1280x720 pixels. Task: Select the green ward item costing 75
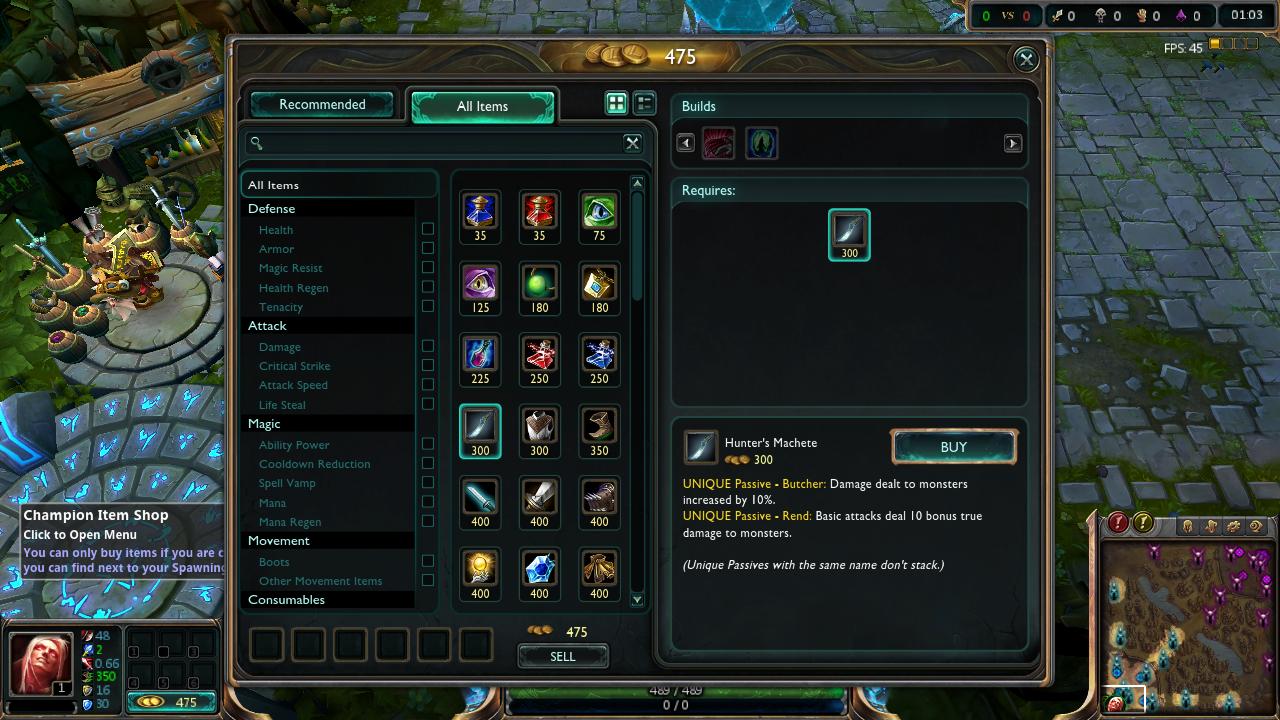[599, 212]
